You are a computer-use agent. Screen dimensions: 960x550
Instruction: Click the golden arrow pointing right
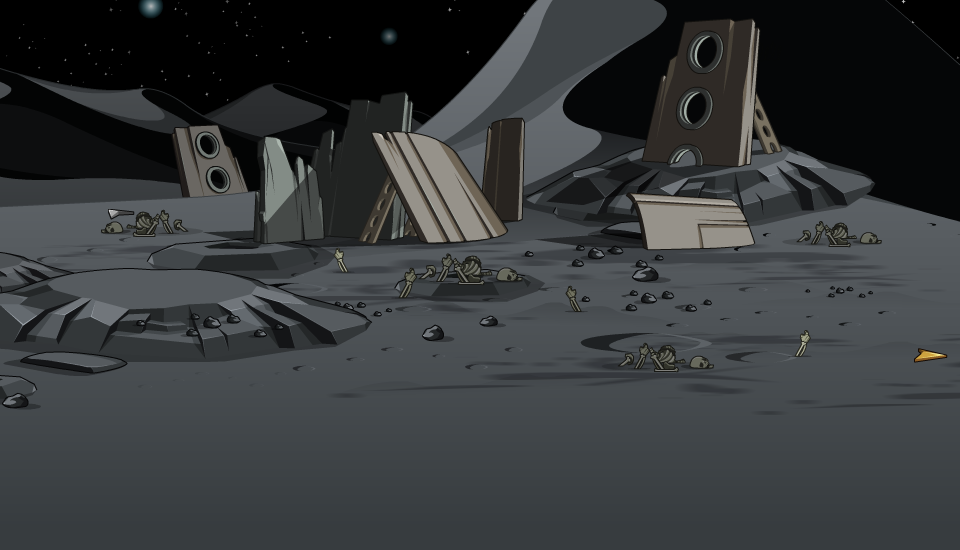pos(929,355)
